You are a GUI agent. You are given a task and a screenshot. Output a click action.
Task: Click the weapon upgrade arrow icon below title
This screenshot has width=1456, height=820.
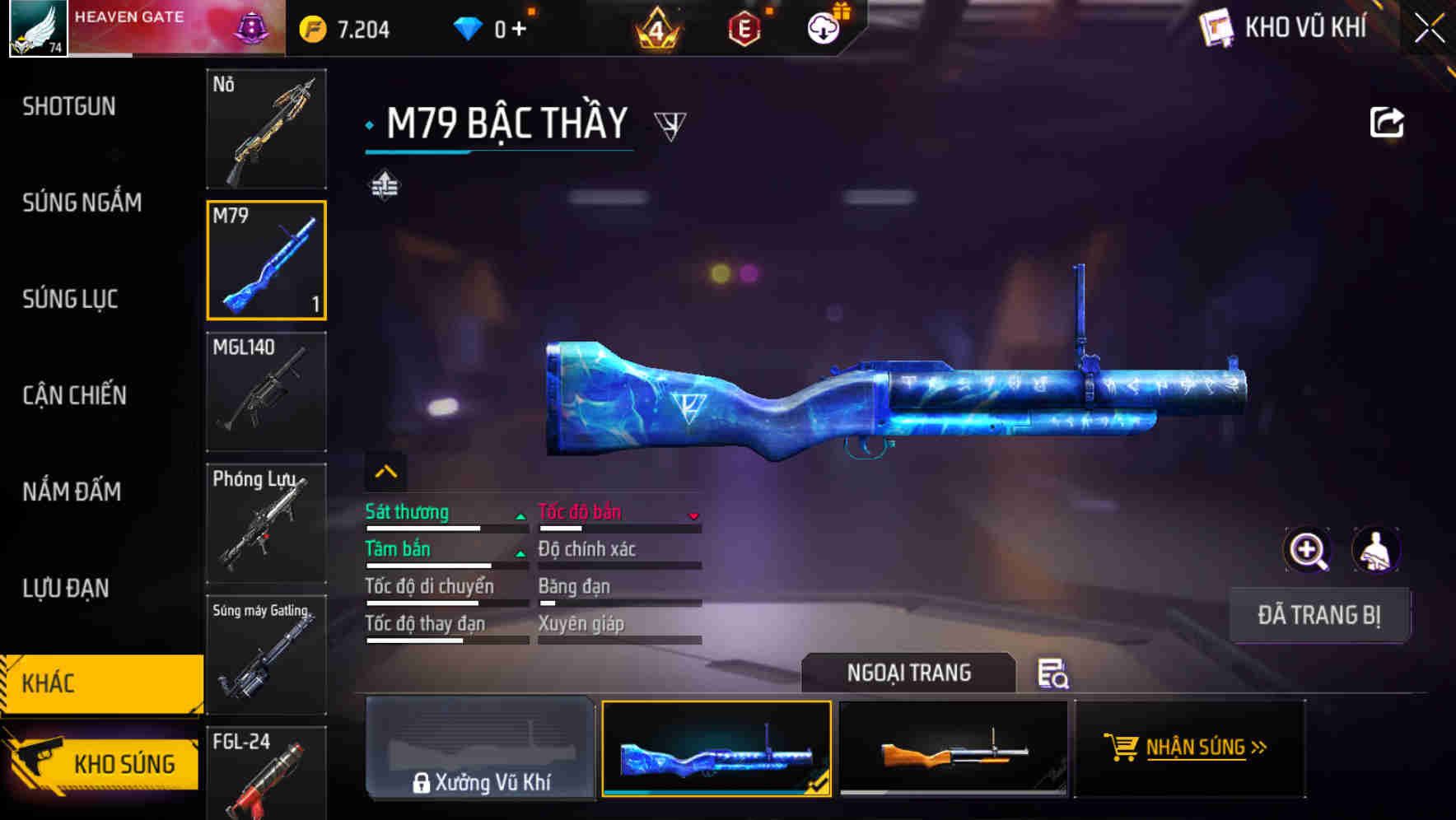click(385, 187)
